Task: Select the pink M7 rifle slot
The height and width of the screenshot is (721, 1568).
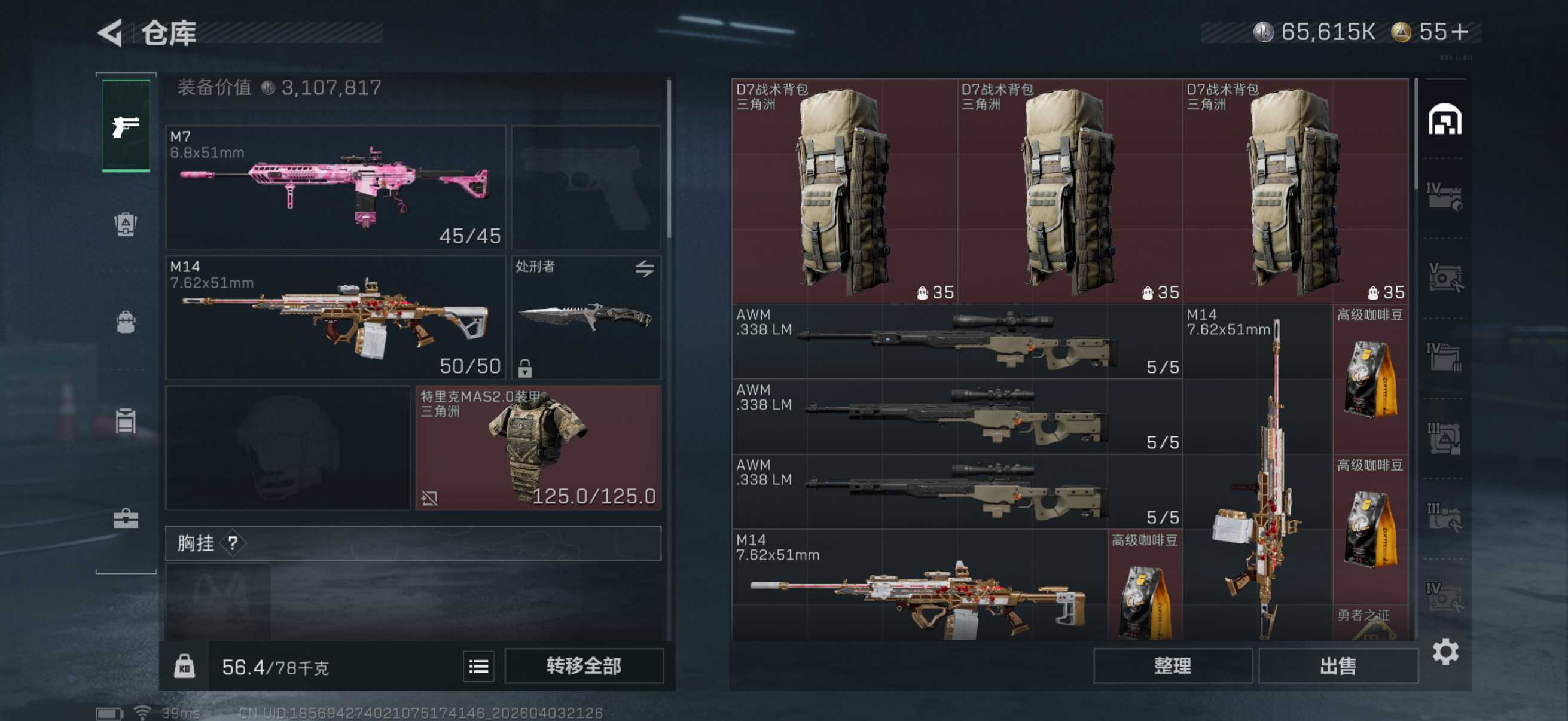Action: (335, 187)
